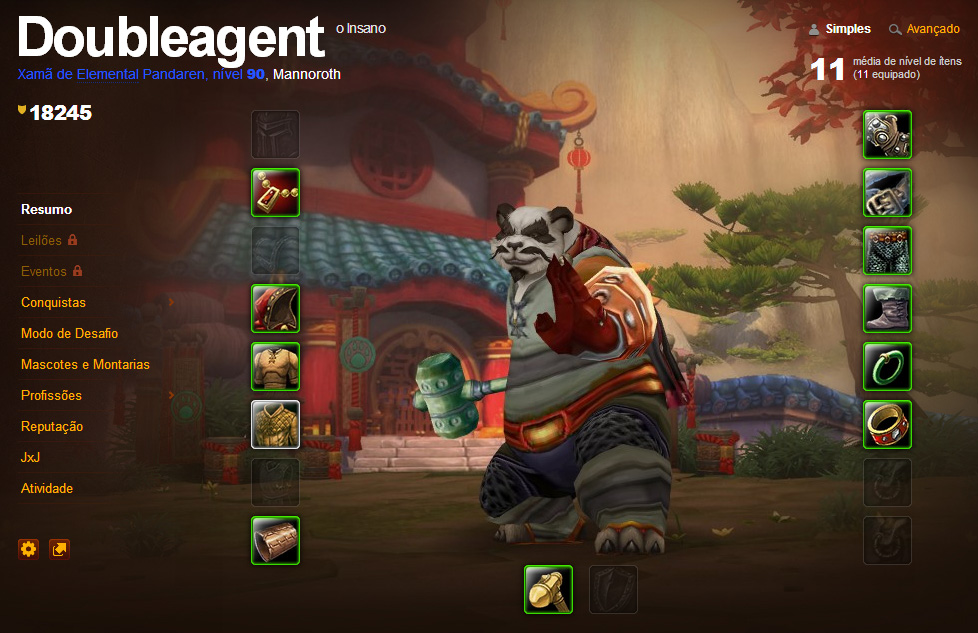The width and height of the screenshot is (978, 633).
Task: Select the Simples view
Action: [847, 29]
